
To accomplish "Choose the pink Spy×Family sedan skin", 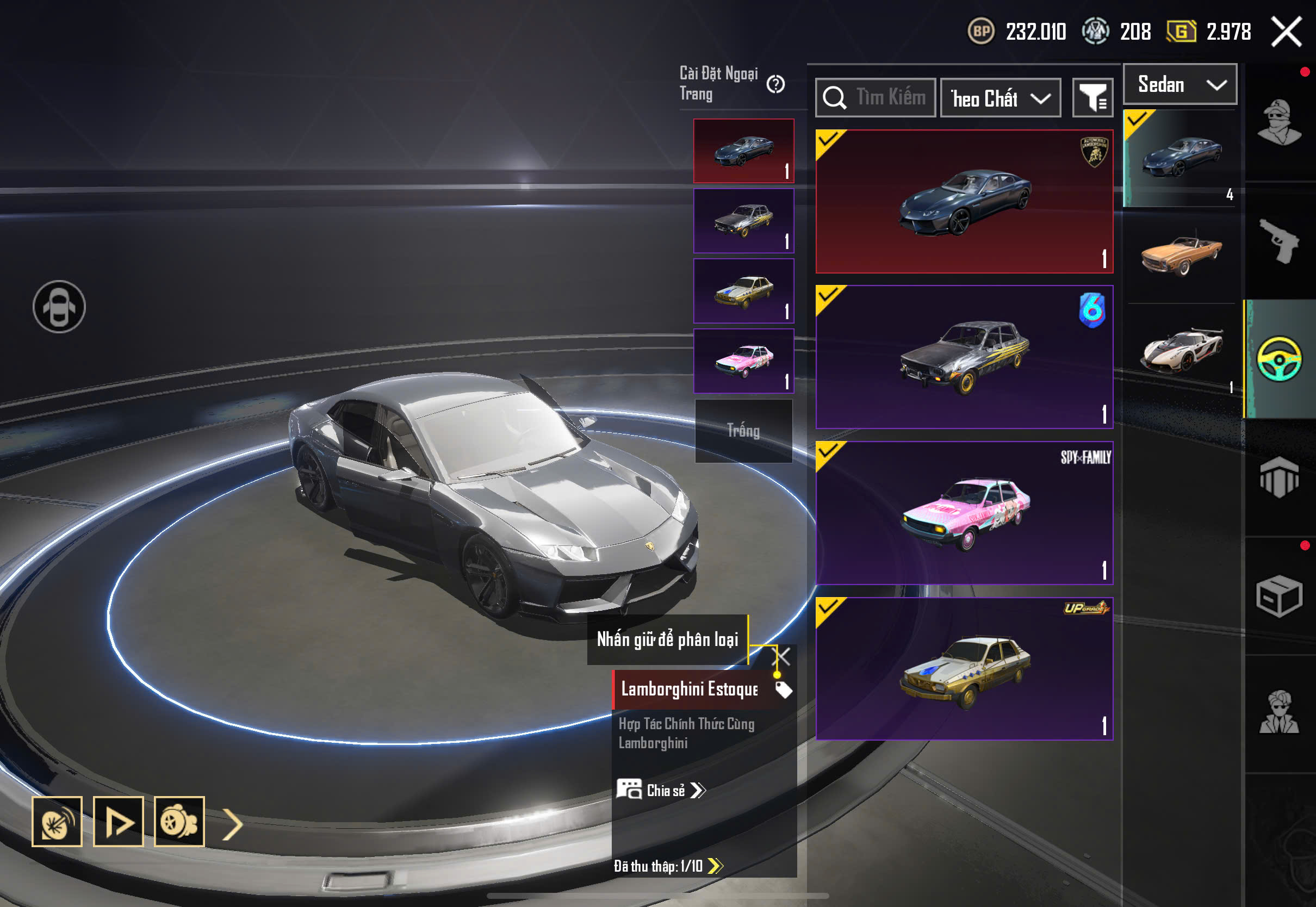I will [x=964, y=513].
